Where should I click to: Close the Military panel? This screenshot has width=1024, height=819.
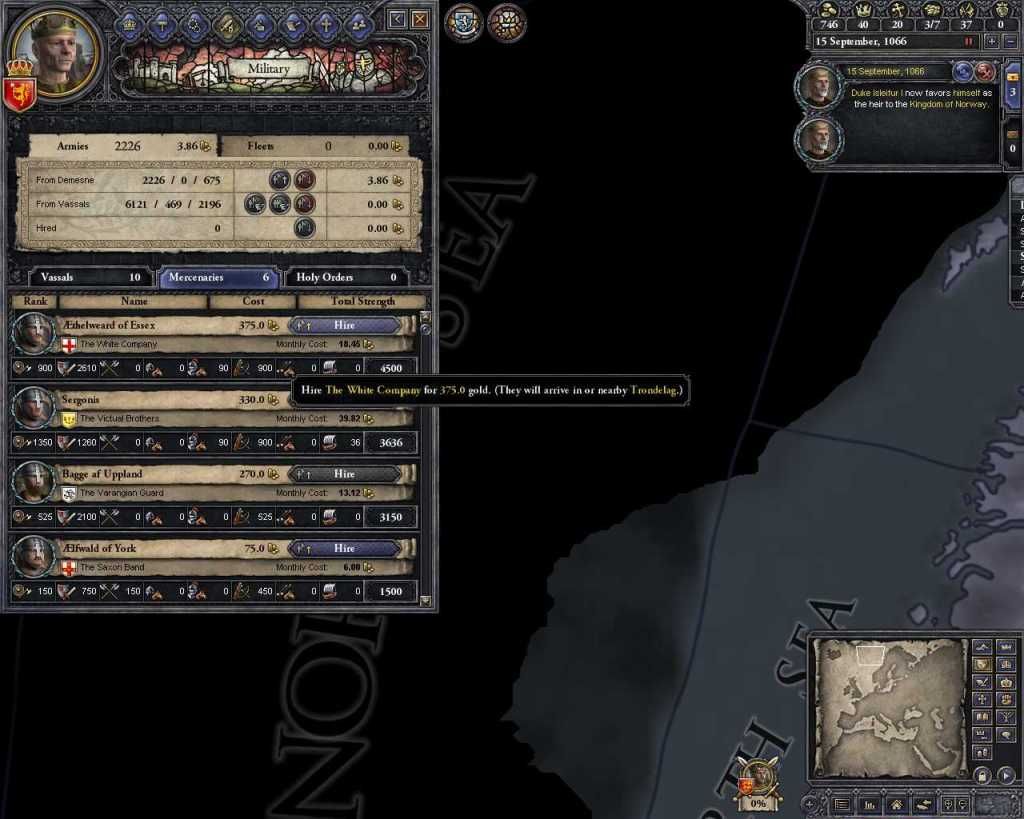click(x=420, y=19)
